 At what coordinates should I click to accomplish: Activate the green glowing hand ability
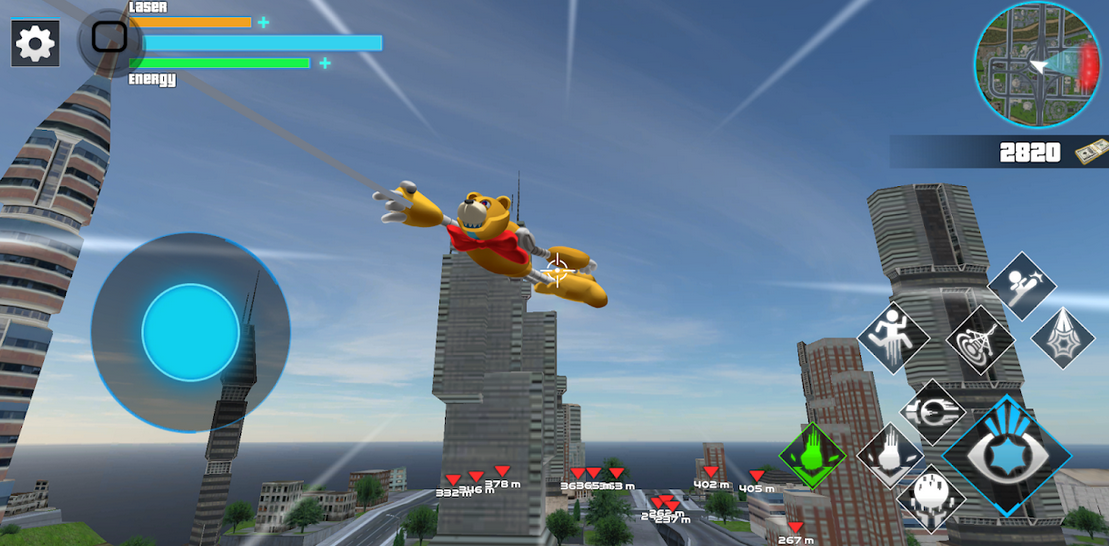813,456
